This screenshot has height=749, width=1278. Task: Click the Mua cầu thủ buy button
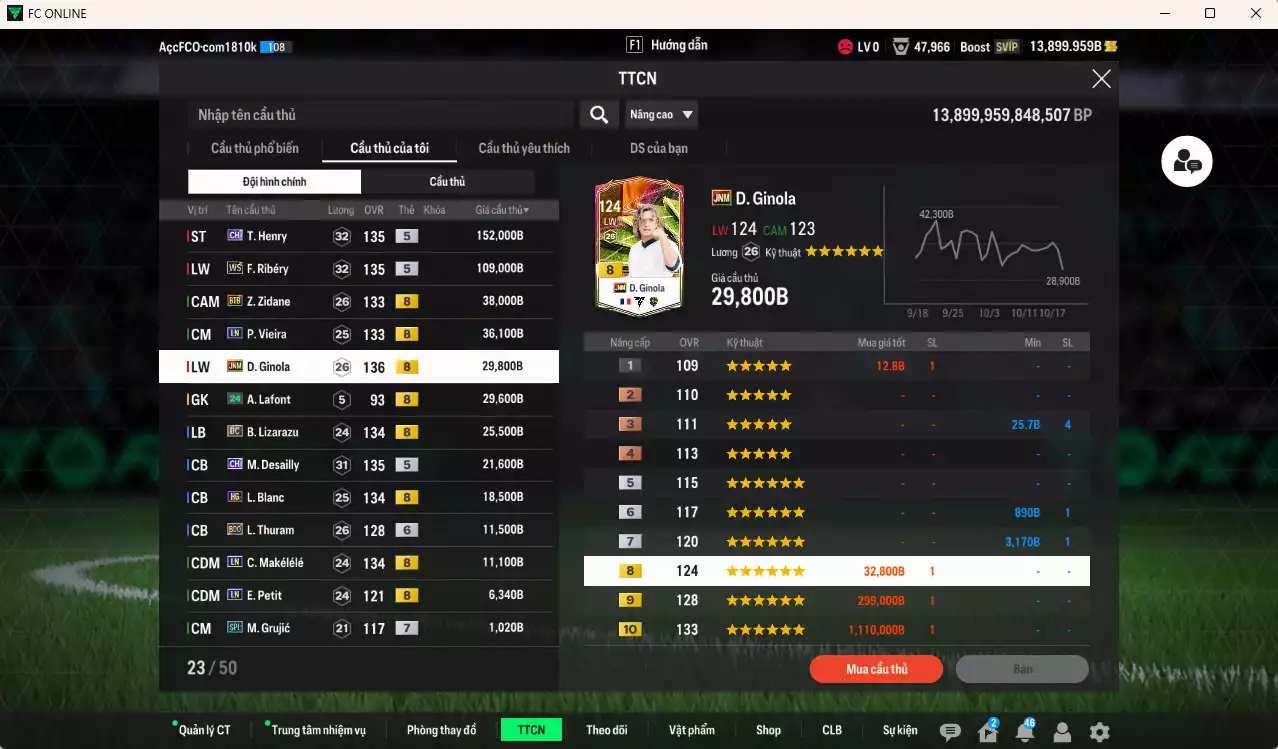click(876, 669)
